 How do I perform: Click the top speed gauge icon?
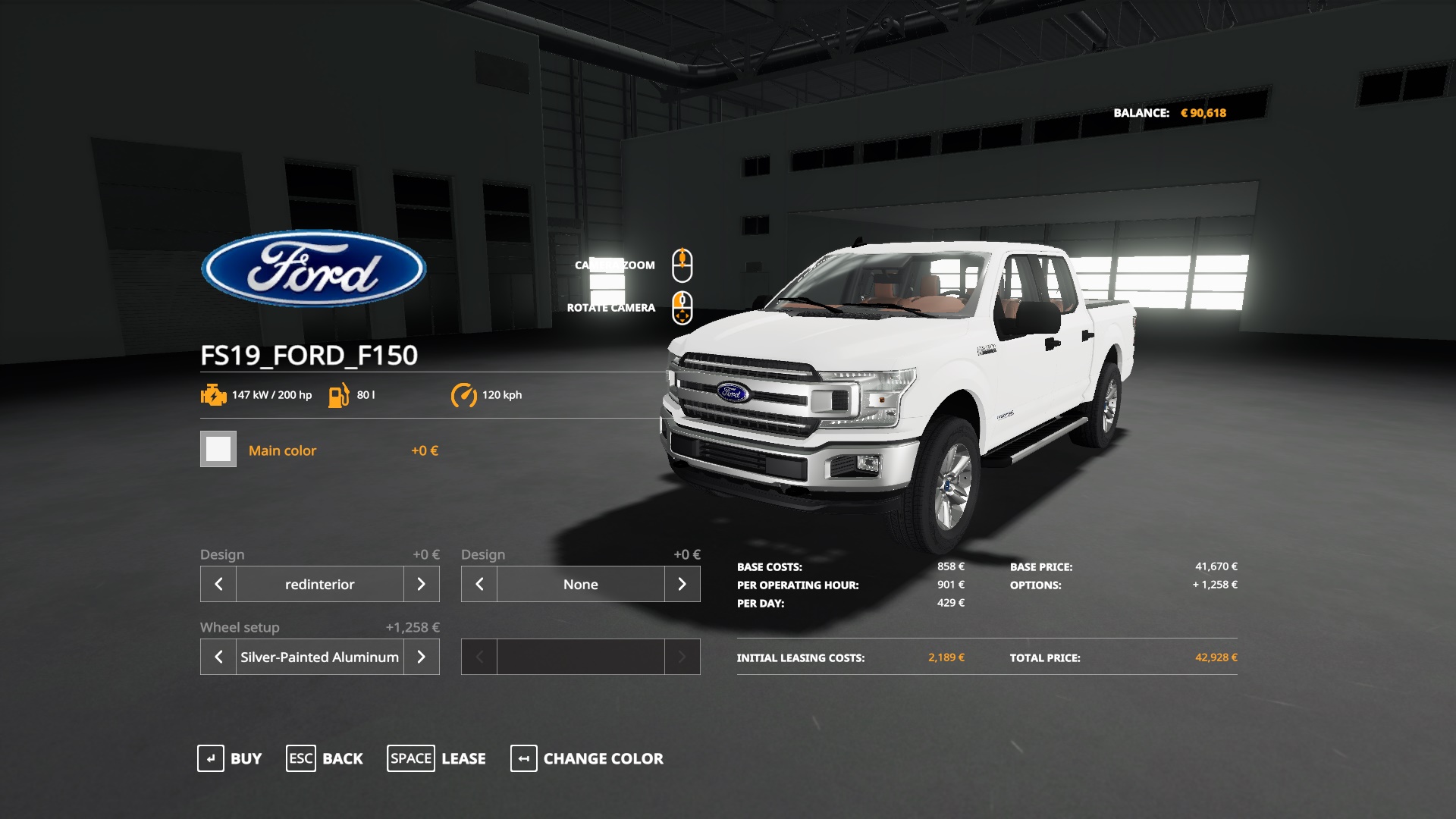(x=465, y=394)
